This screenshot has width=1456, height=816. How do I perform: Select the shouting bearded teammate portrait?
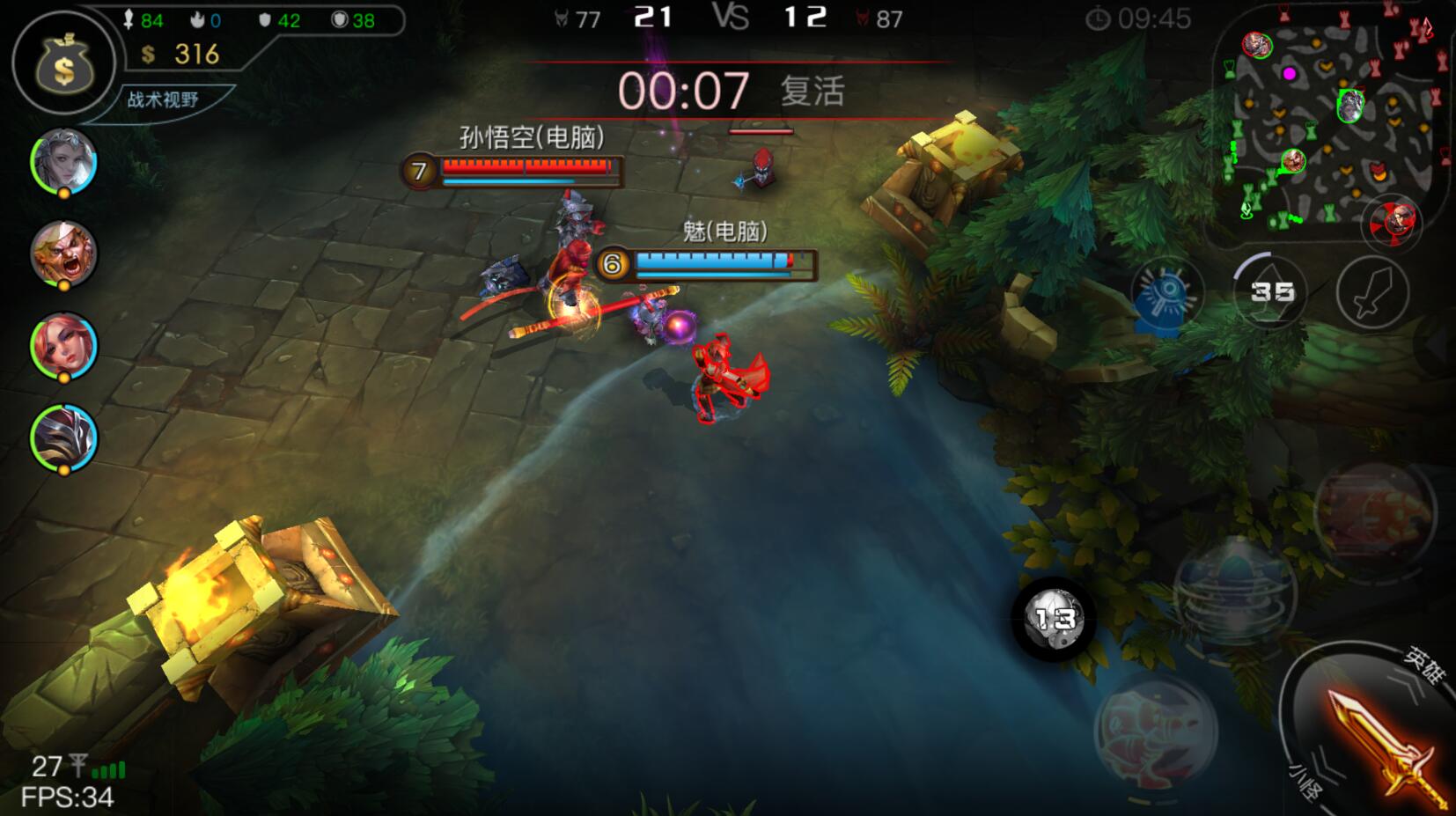point(63,253)
